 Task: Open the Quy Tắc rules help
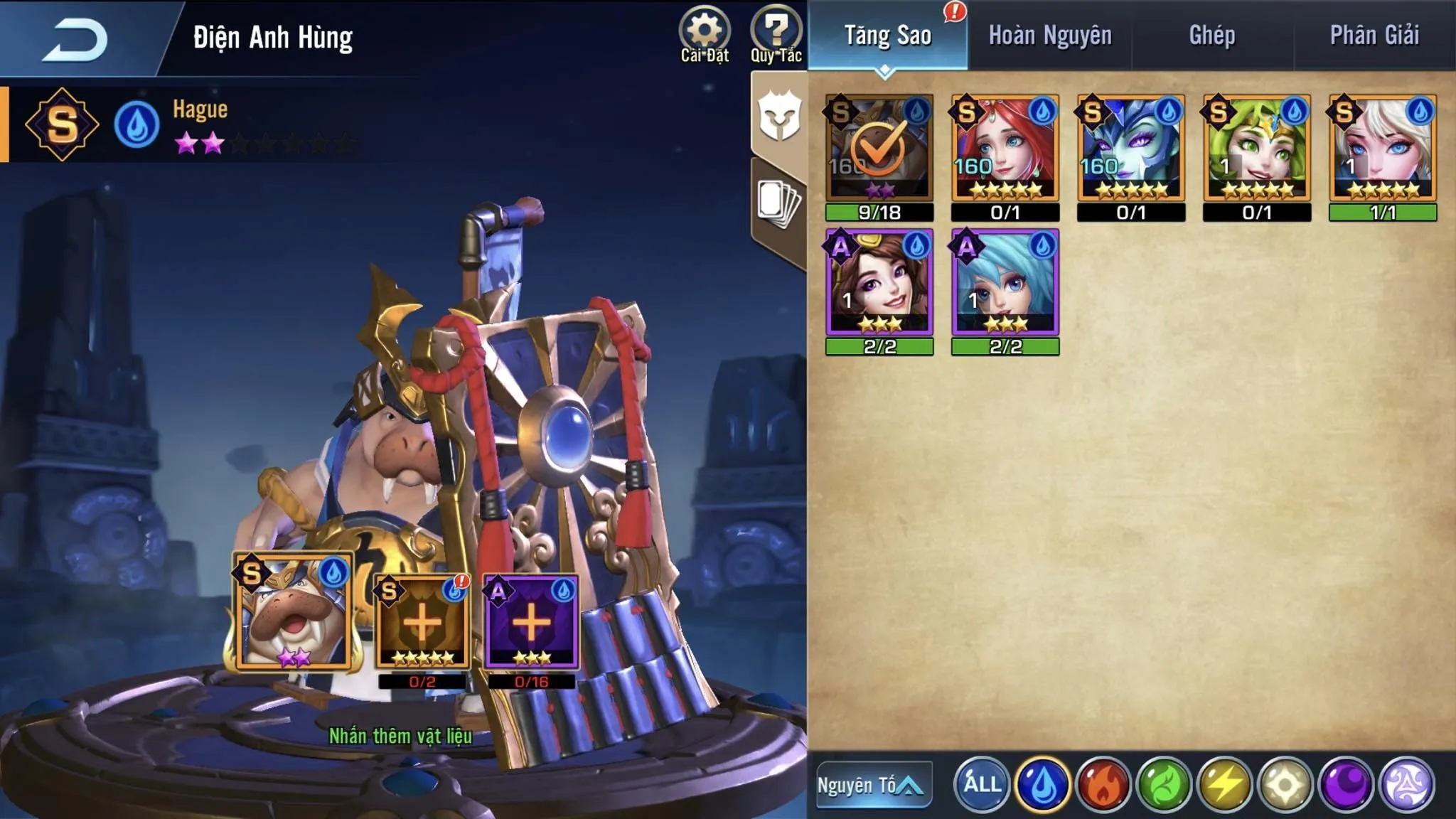point(776,34)
